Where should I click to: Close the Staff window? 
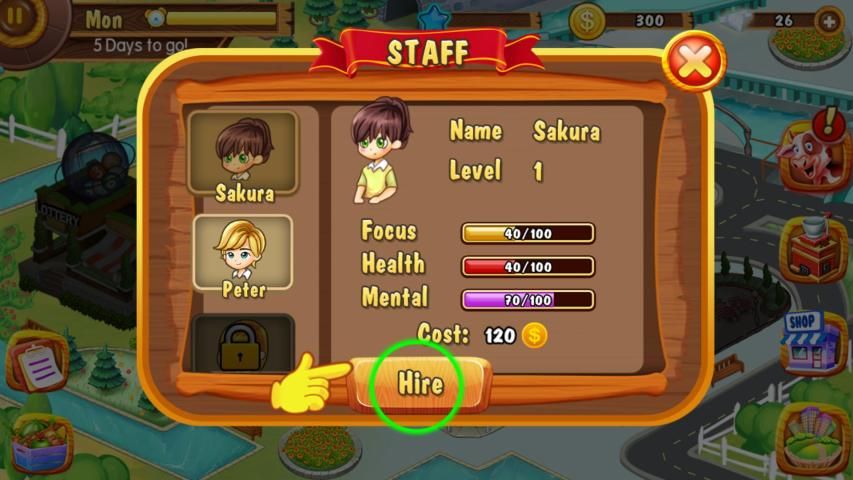point(696,62)
